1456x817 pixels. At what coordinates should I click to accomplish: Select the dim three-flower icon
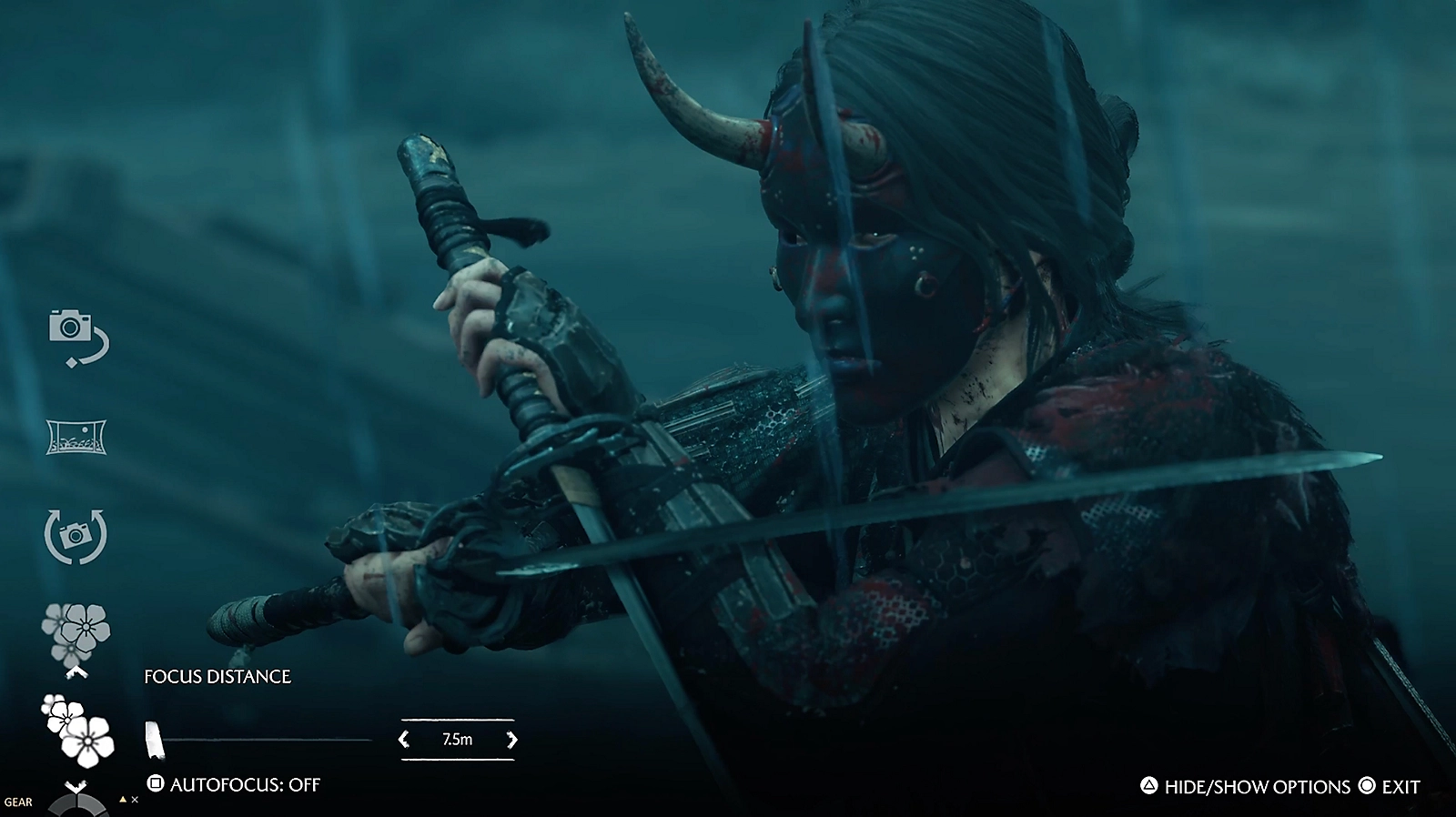[x=76, y=631]
